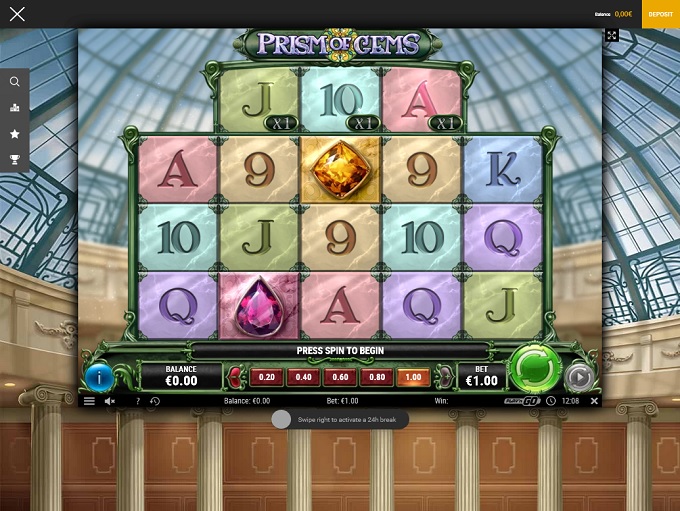
Task: Start autoplay with the grey play button
Action: tap(578, 377)
